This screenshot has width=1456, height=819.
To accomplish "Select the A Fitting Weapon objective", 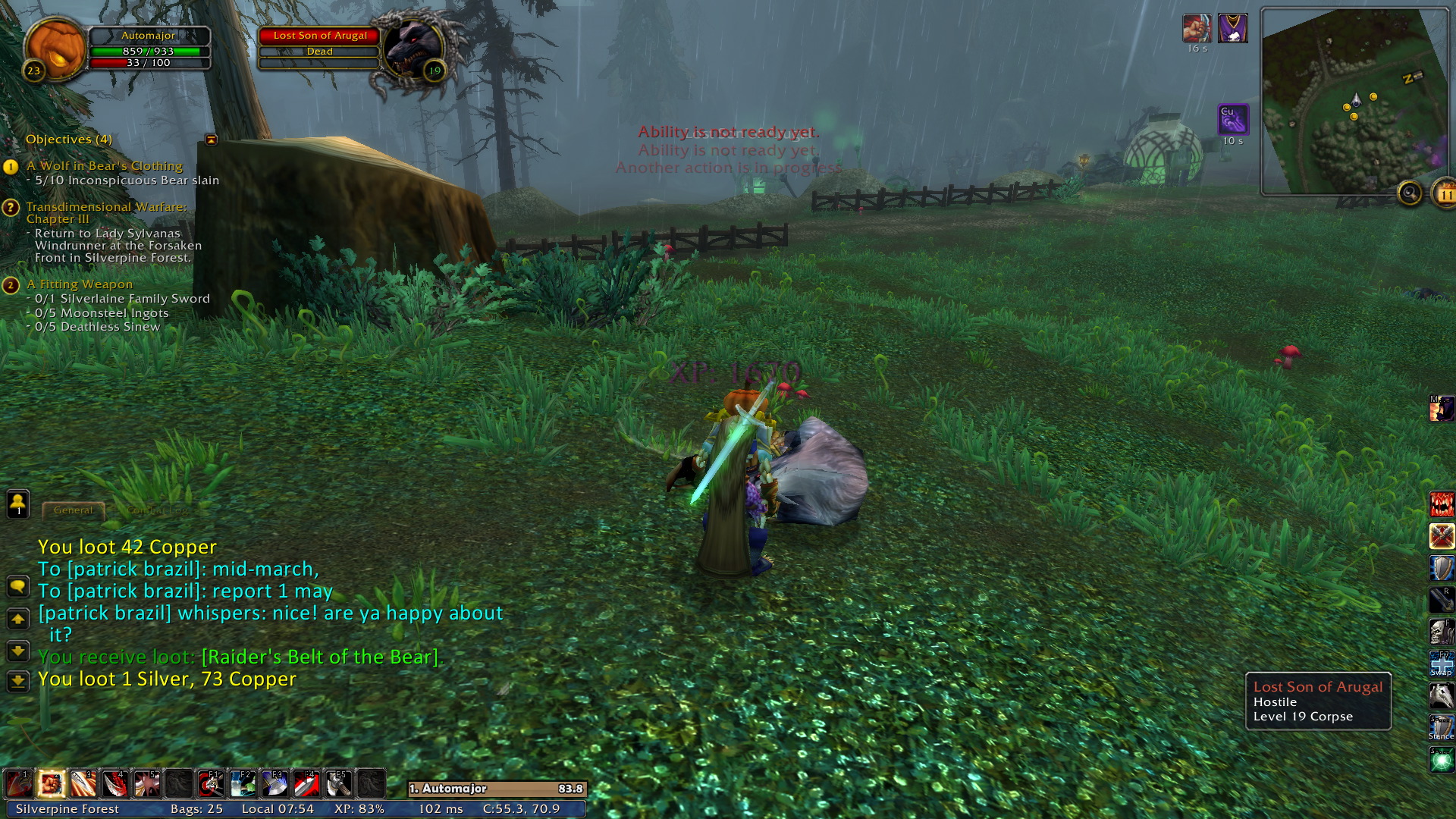I will (80, 284).
